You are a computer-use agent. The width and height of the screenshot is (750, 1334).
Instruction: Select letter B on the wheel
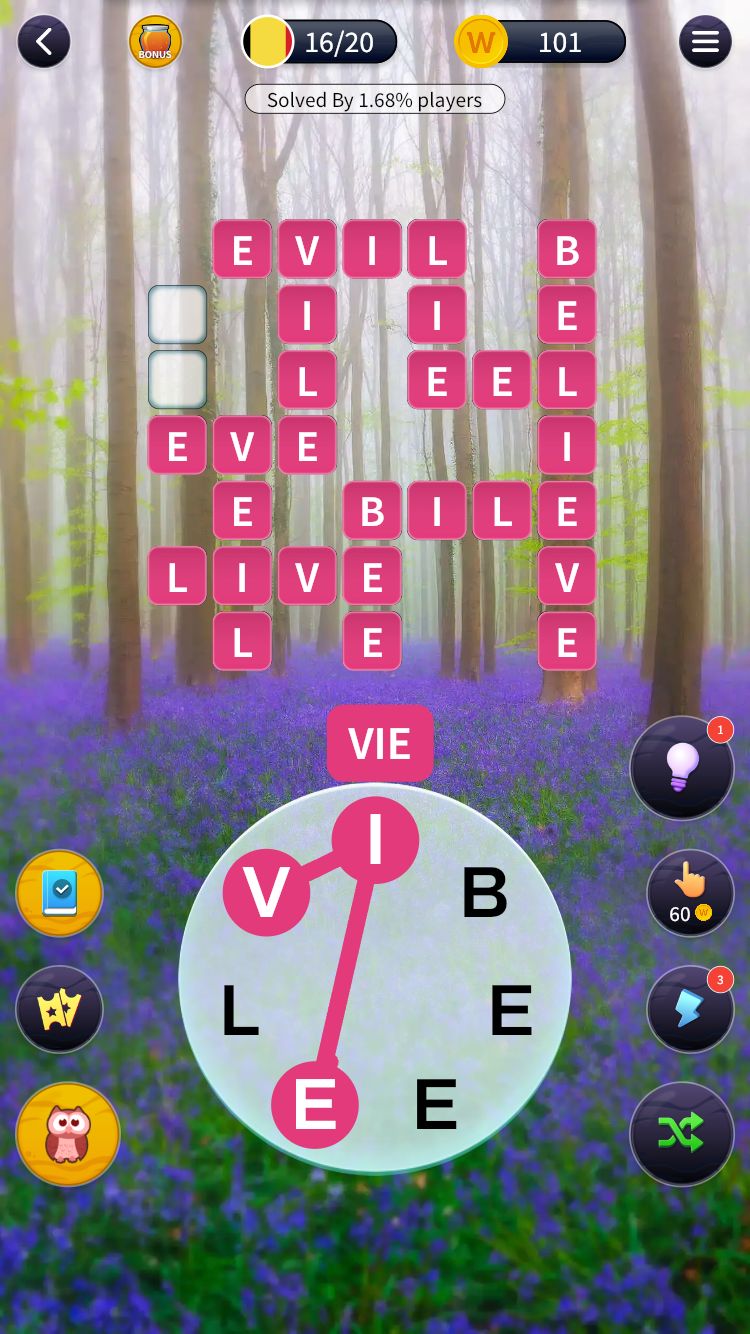coord(484,893)
